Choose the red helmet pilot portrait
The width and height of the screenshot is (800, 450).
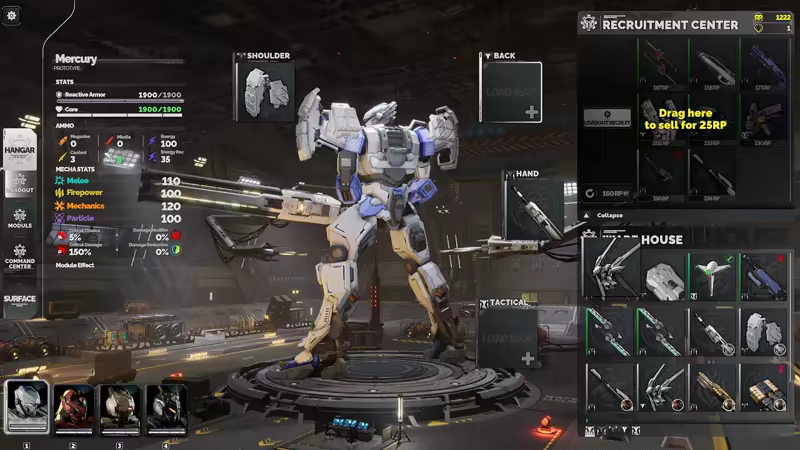pyautogui.click(x=73, y=407)
